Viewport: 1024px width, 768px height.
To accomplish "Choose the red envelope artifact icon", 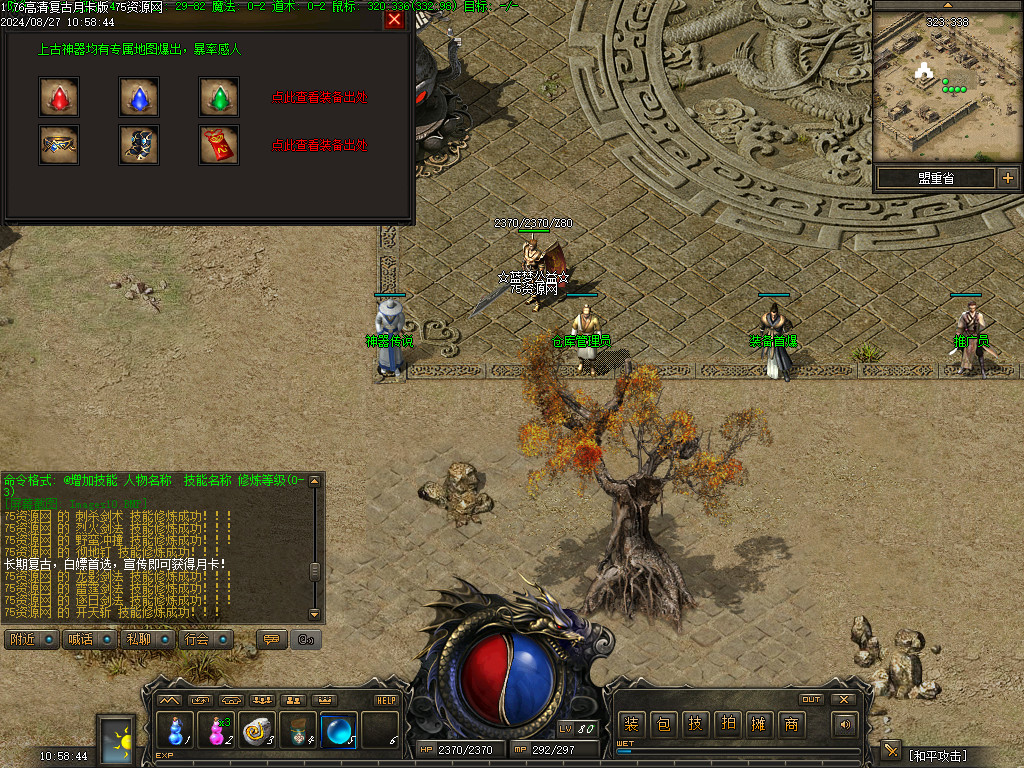I will [x=219, y=145].
